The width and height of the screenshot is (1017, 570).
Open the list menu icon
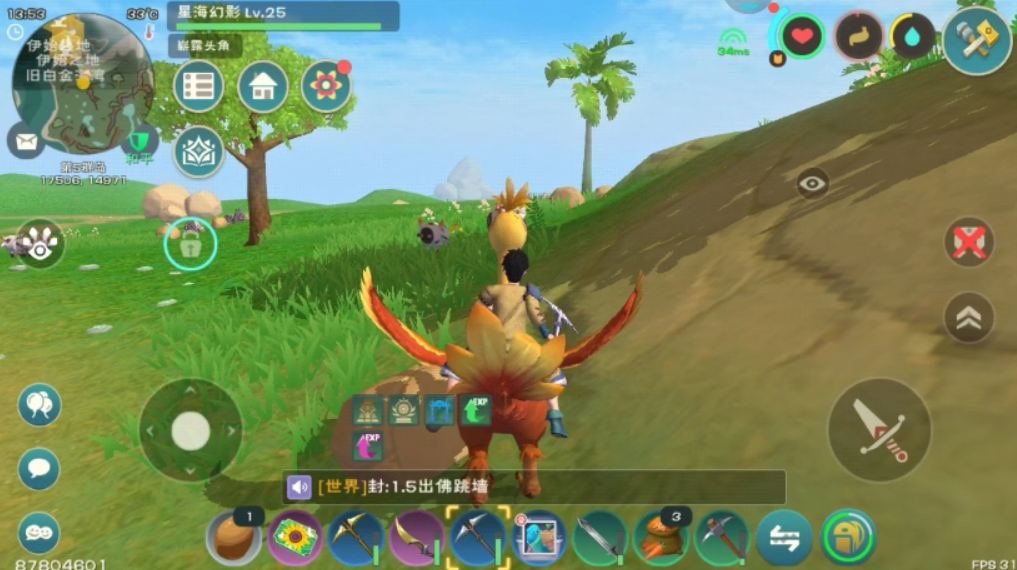point(198,87)
